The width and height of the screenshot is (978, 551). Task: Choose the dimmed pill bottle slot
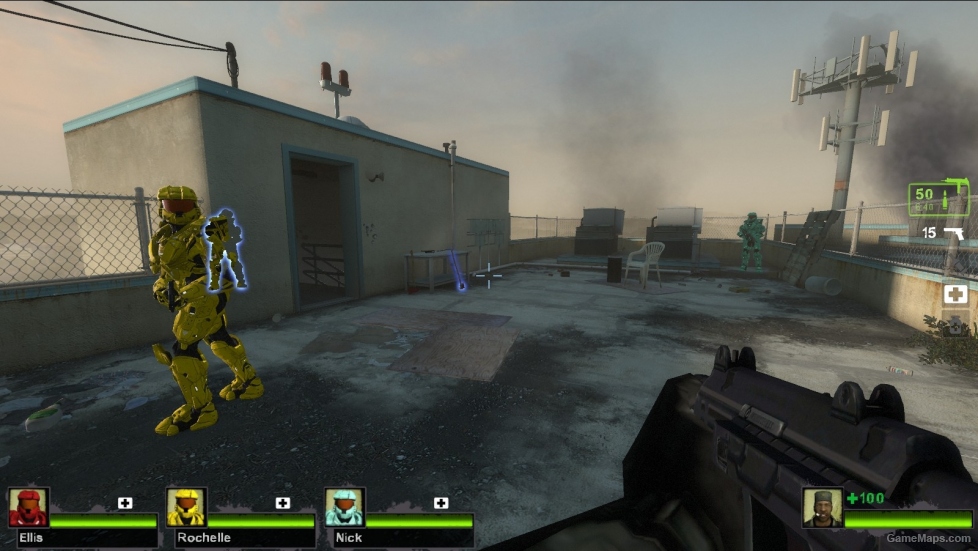[x=957, y=325]
